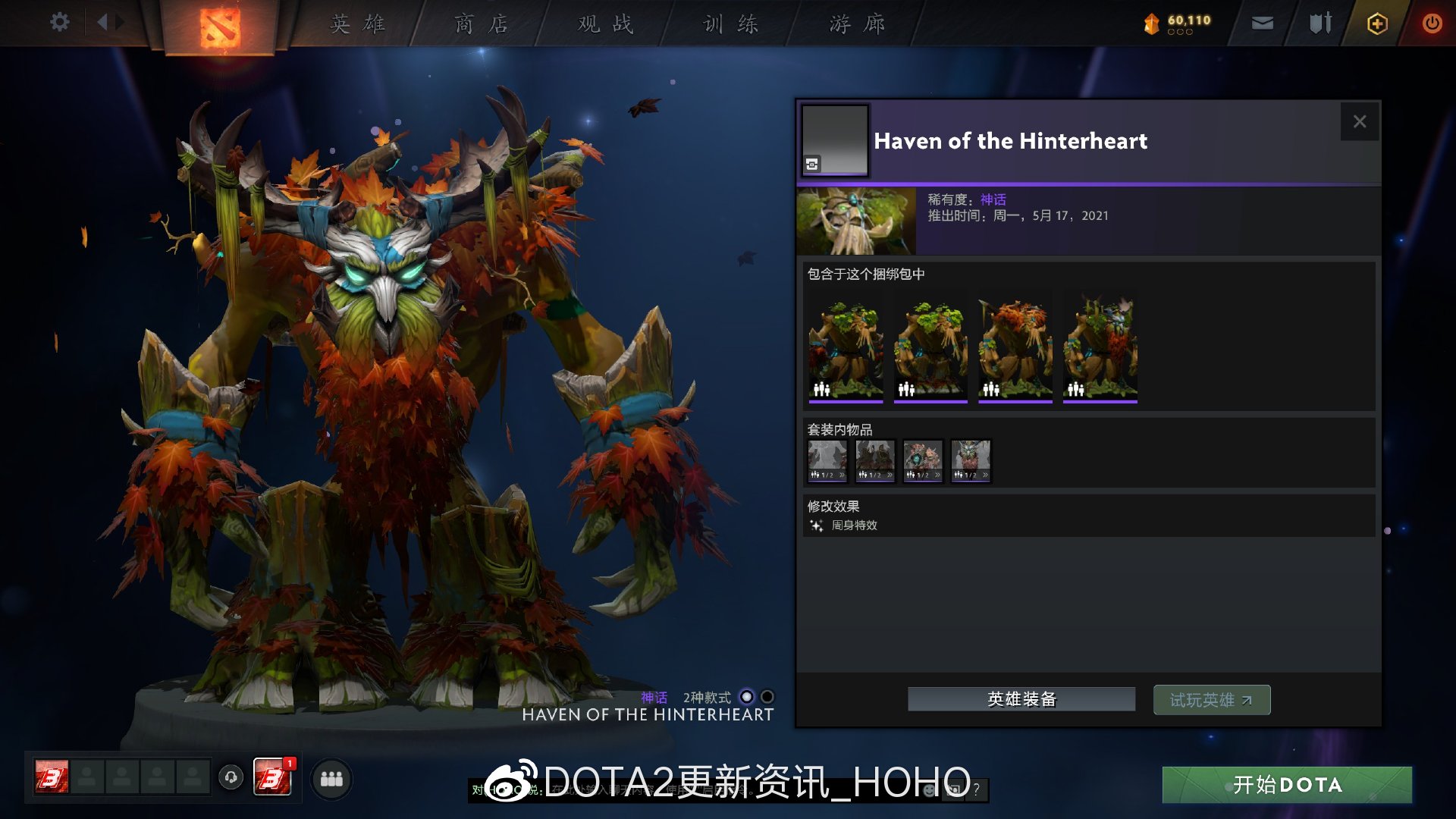Image resolution: width=1456 pixels, height=819 pixels.
Task: Select the second style radio button
Action: point(766,695)
